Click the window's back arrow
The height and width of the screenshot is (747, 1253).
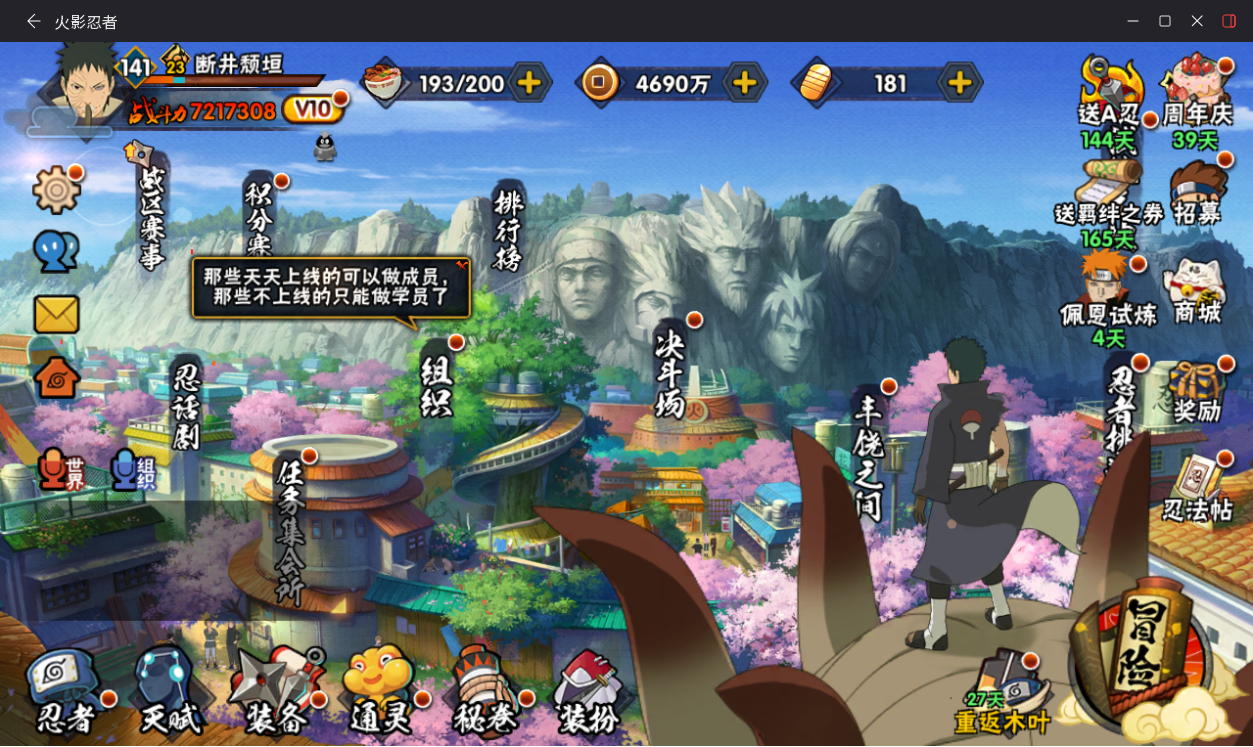pyautogui.click(x=34, y=21)
